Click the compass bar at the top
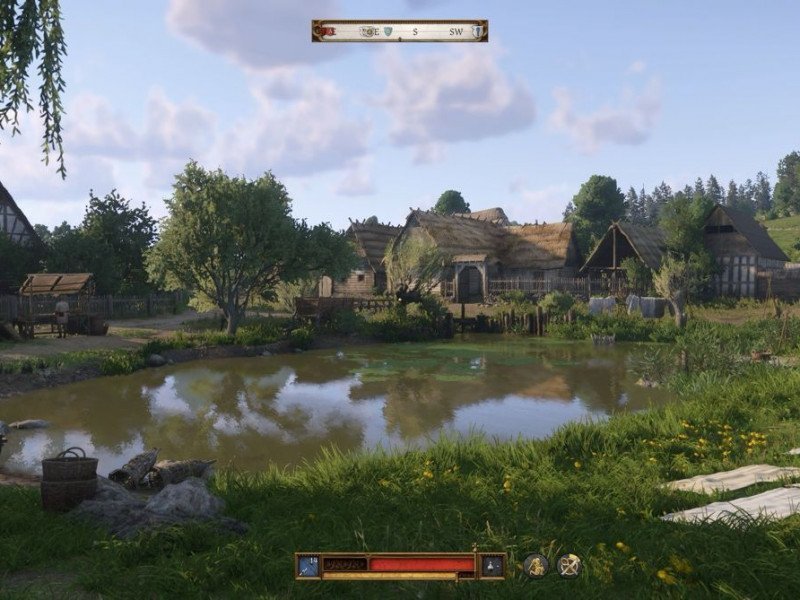 coord(400,31)
